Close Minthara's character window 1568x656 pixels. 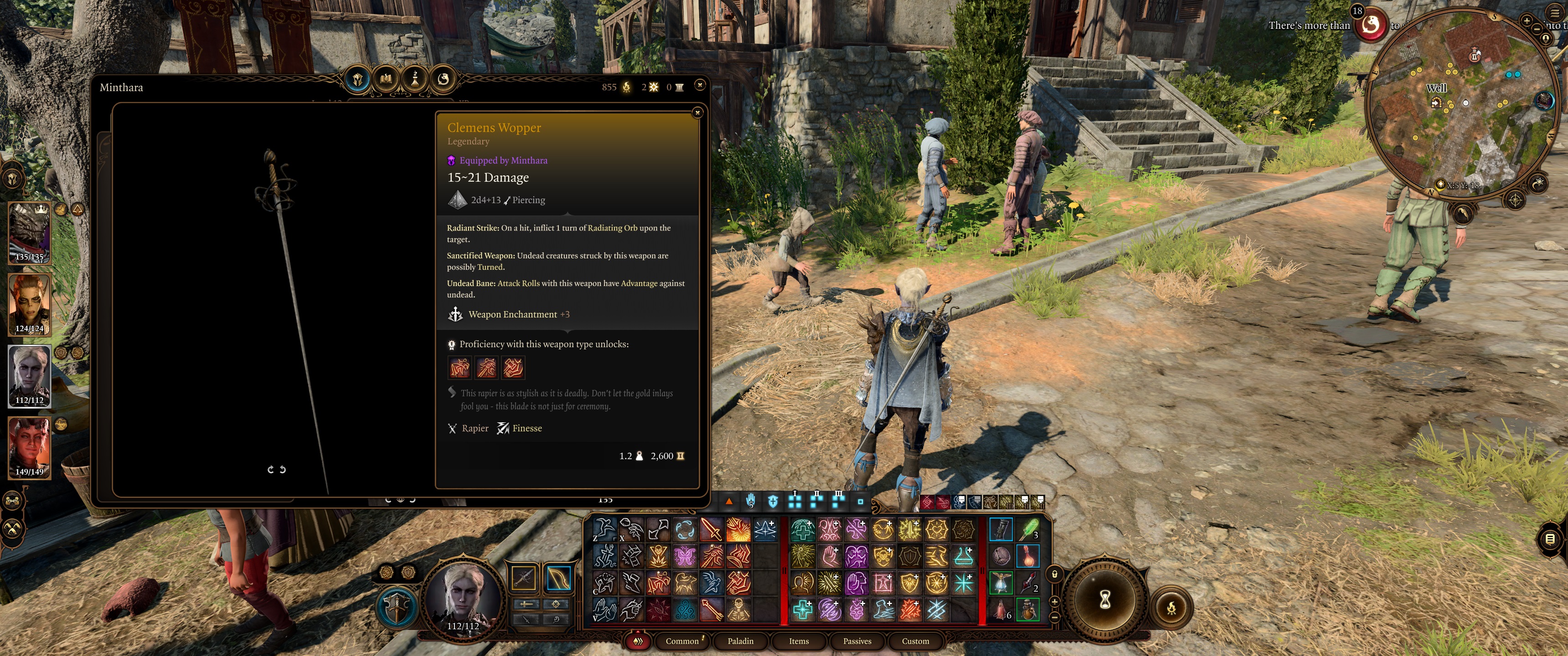(700, 85)
